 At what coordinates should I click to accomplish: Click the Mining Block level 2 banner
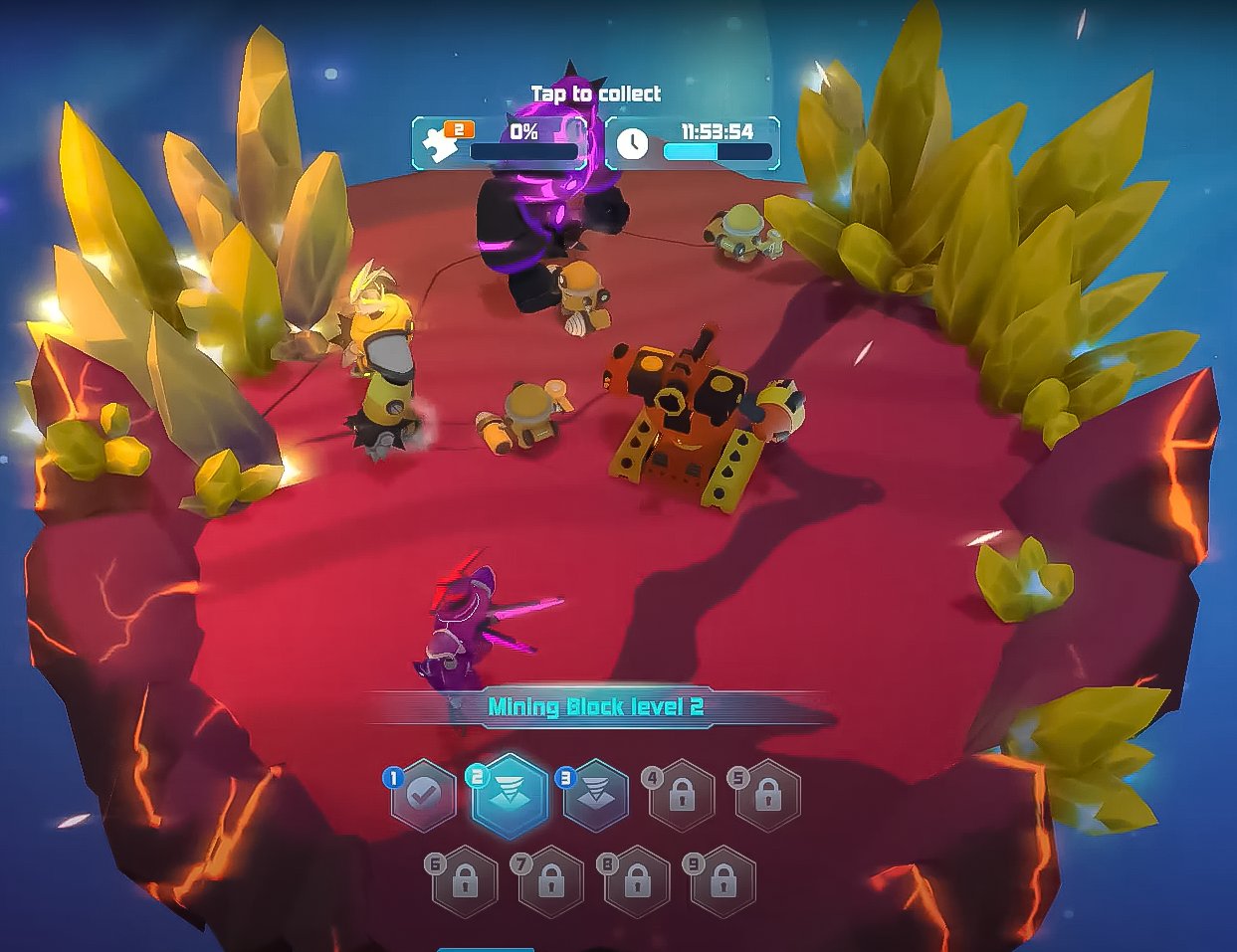tap(595, 707)
